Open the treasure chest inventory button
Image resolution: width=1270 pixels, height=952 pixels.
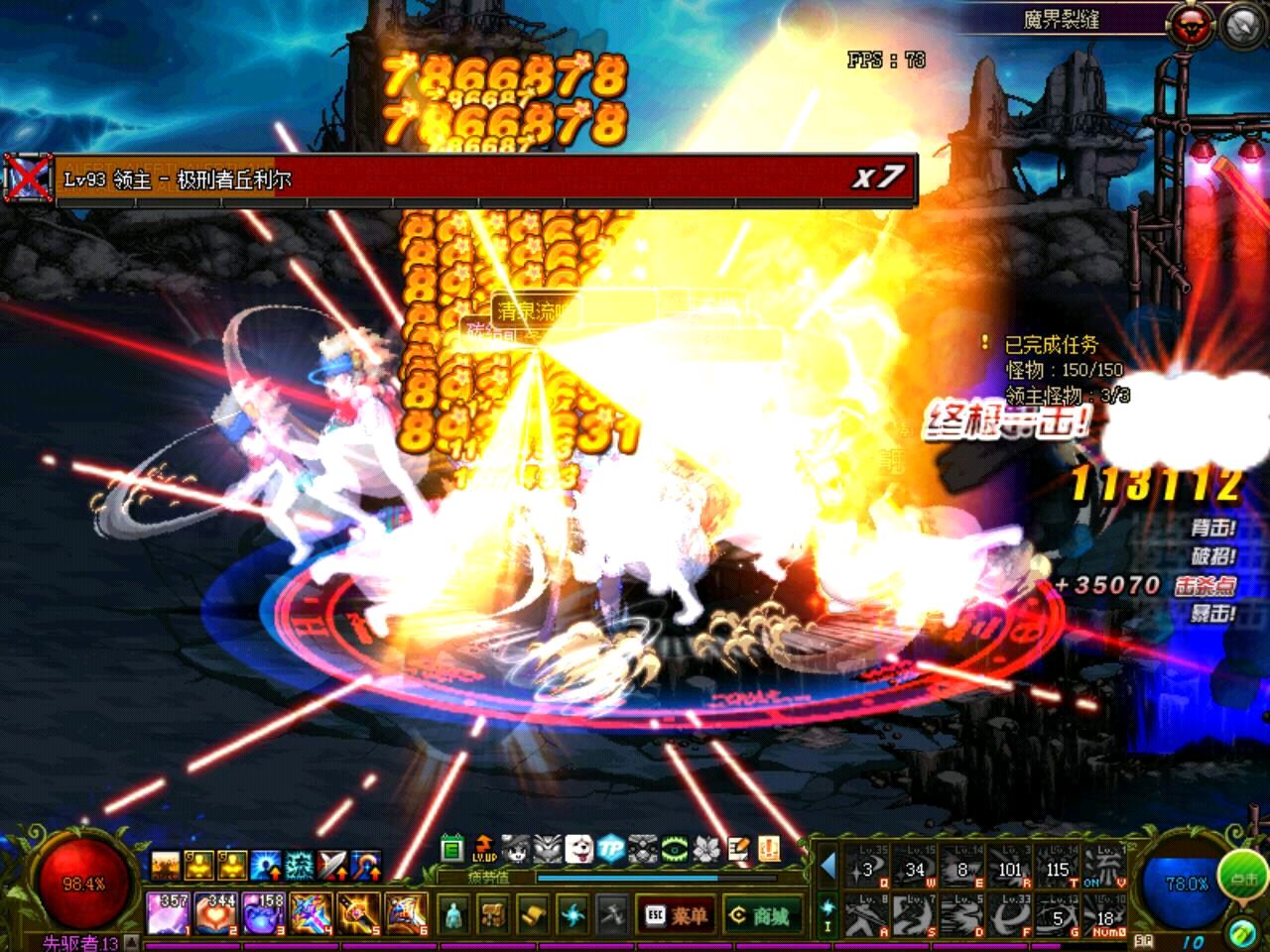pyautogui.click(x=493, y=914)
